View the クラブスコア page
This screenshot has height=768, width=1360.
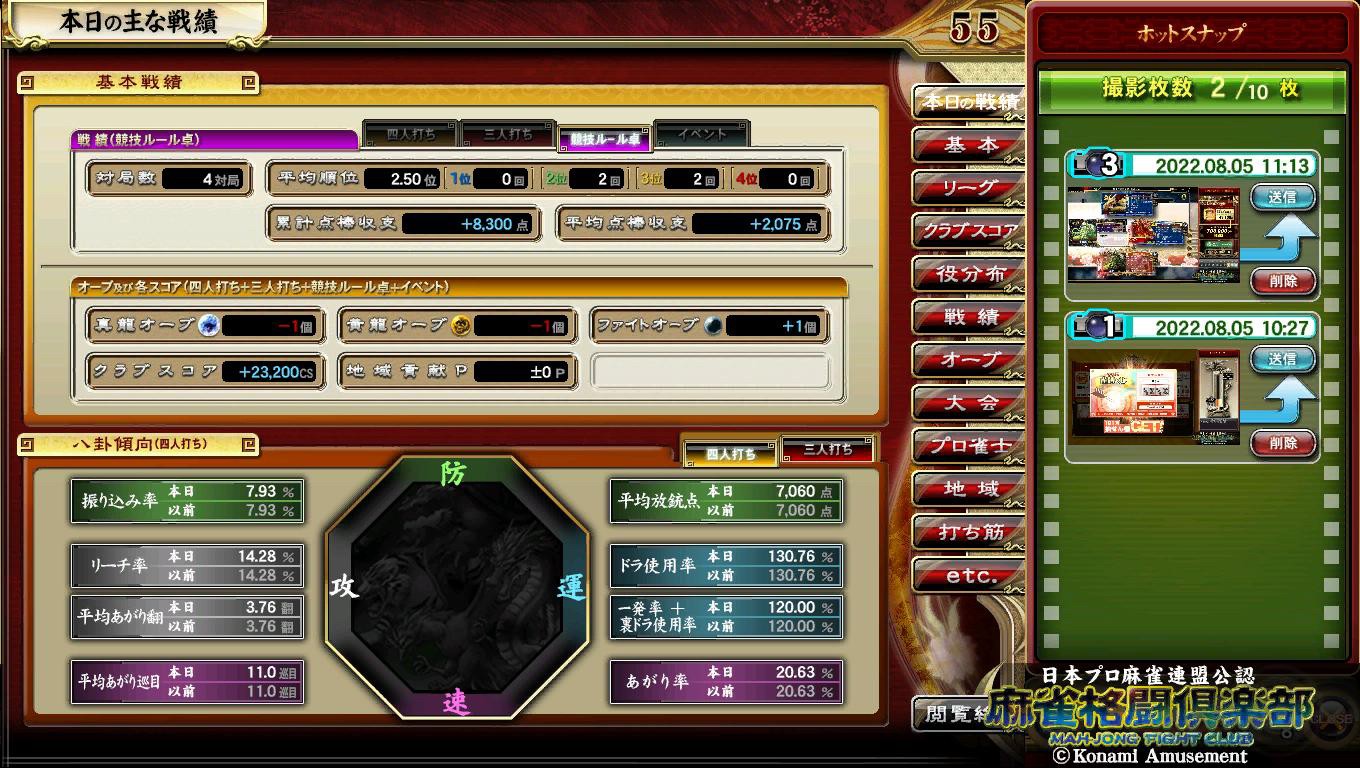968,231
